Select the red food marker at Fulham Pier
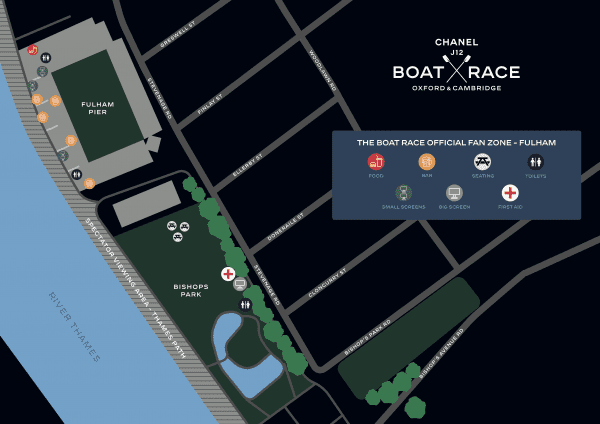 click(33, 49)
